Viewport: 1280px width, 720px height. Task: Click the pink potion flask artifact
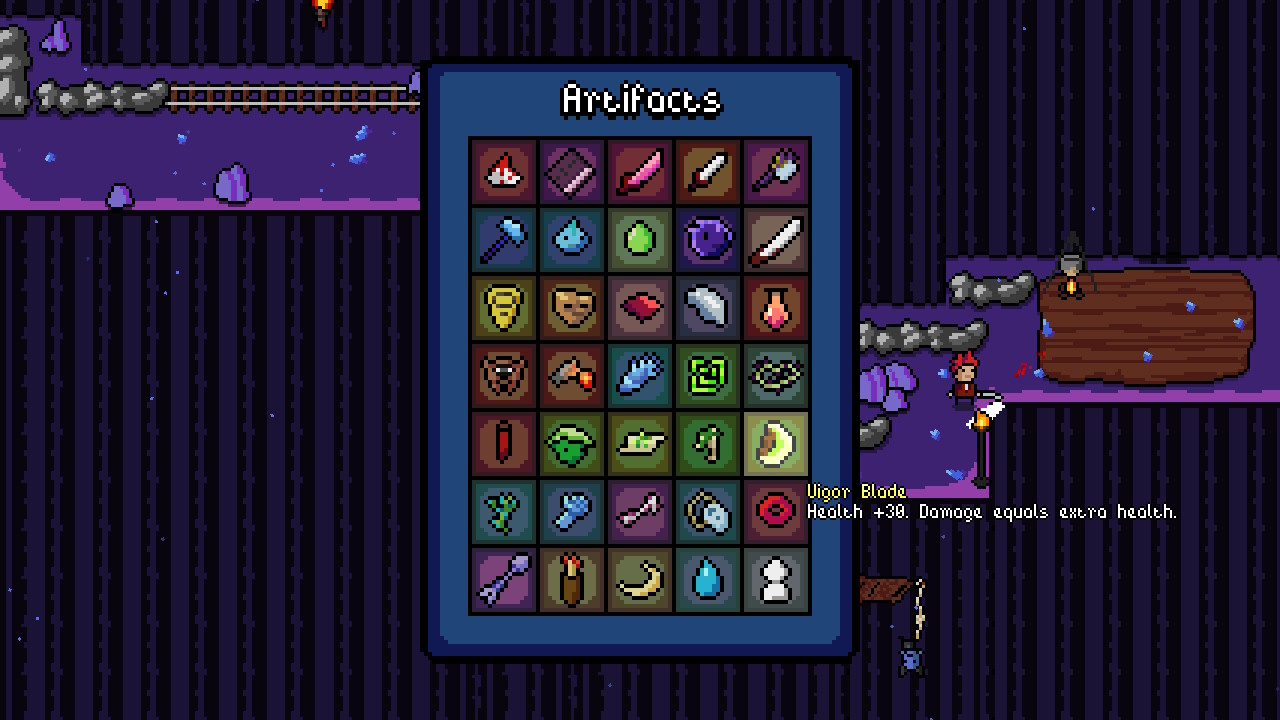(775, 307)
